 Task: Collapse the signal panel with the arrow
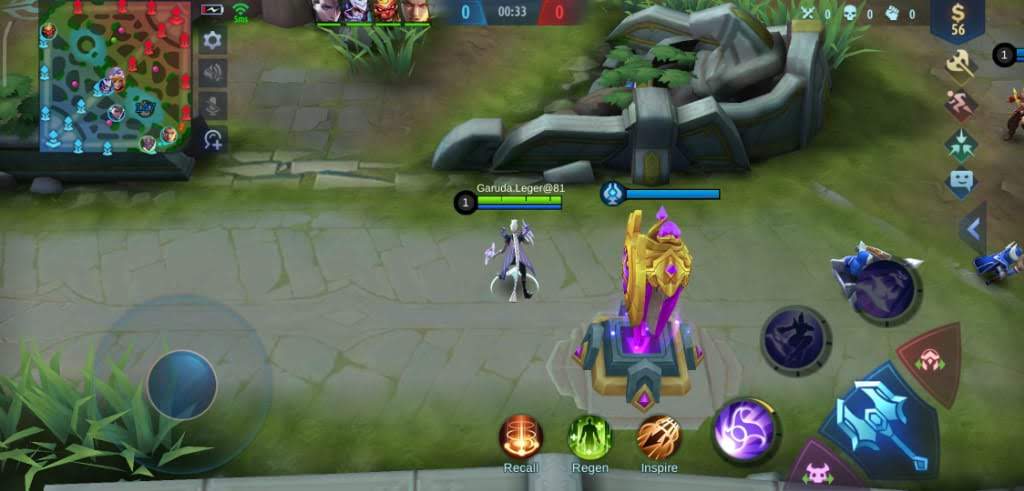972,230
